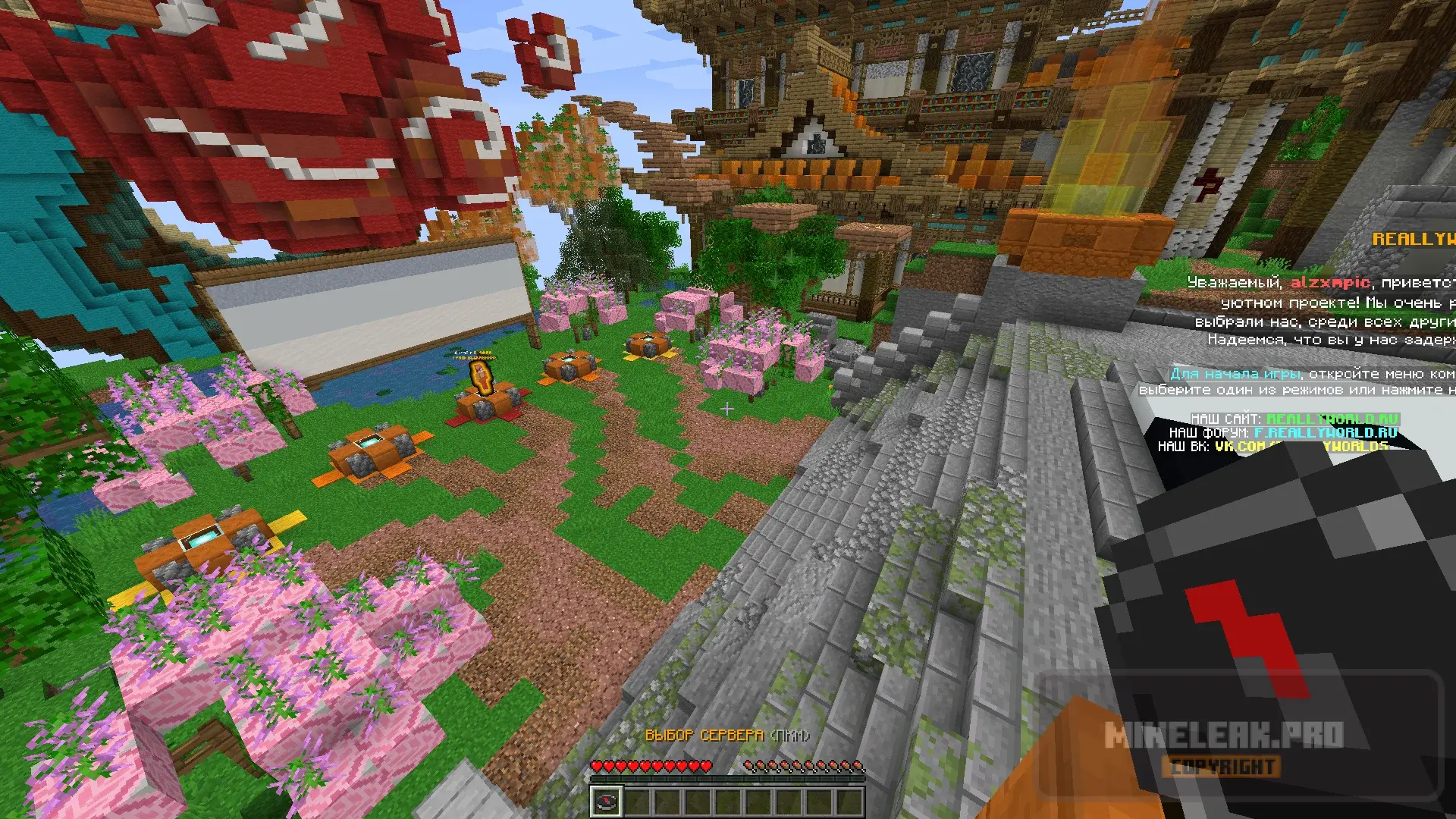Select the compass hotbar slot
Image resolution: width=1456 pixels, height=819 pixels.
coord(607,801)
